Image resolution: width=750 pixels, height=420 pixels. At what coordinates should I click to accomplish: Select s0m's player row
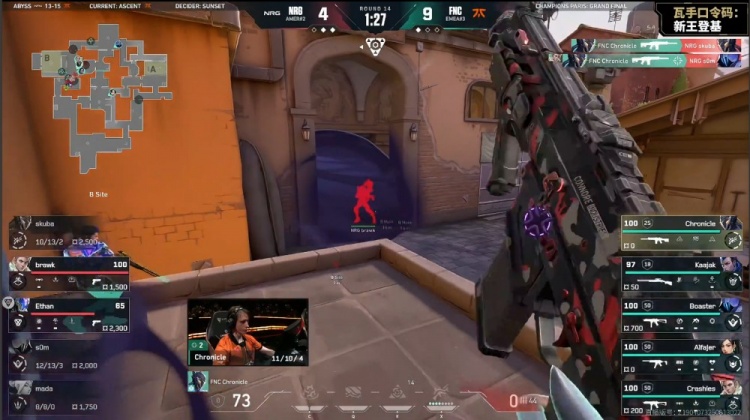click(60, 355)
